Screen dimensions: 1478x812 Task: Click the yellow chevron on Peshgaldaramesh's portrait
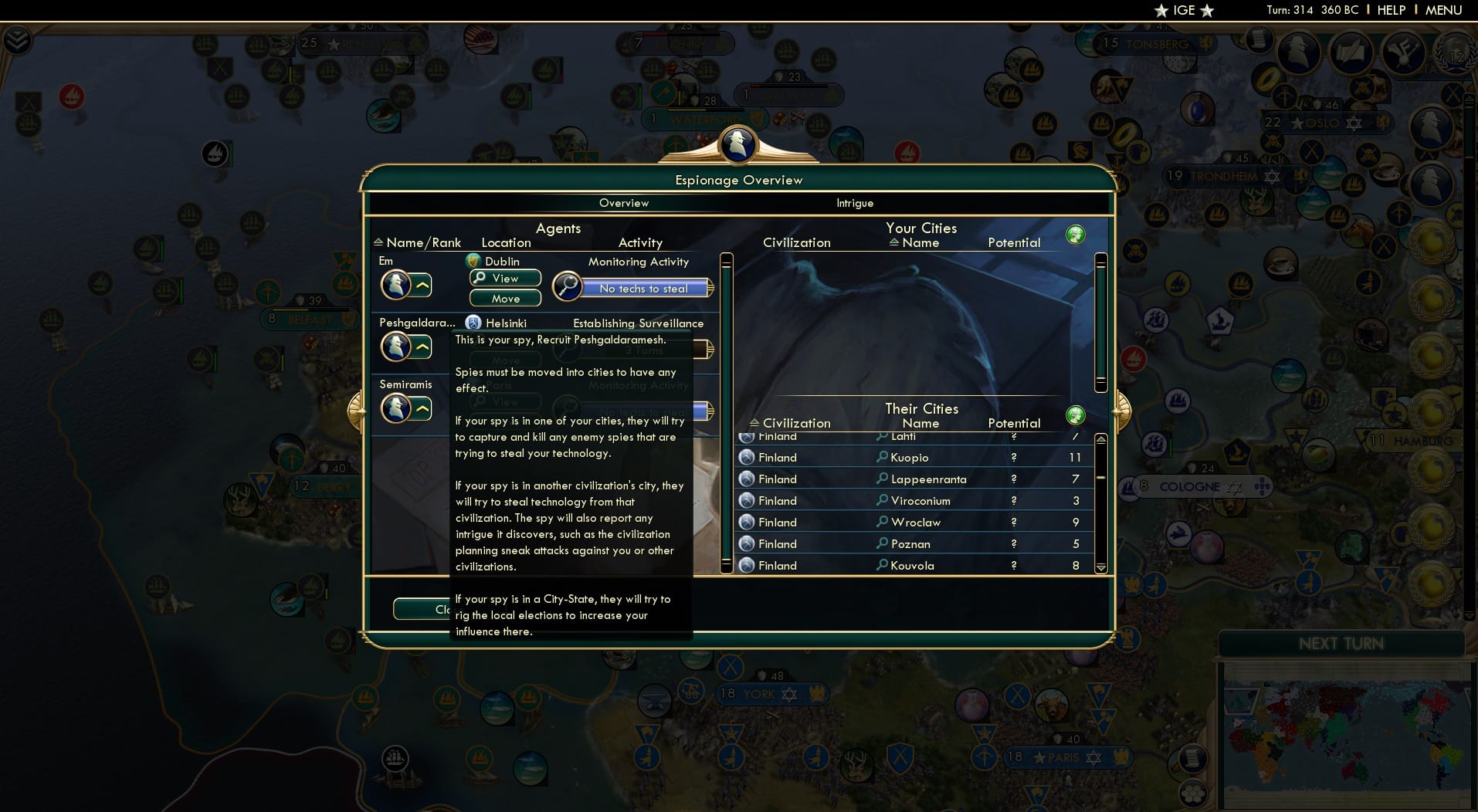[422, 347]
